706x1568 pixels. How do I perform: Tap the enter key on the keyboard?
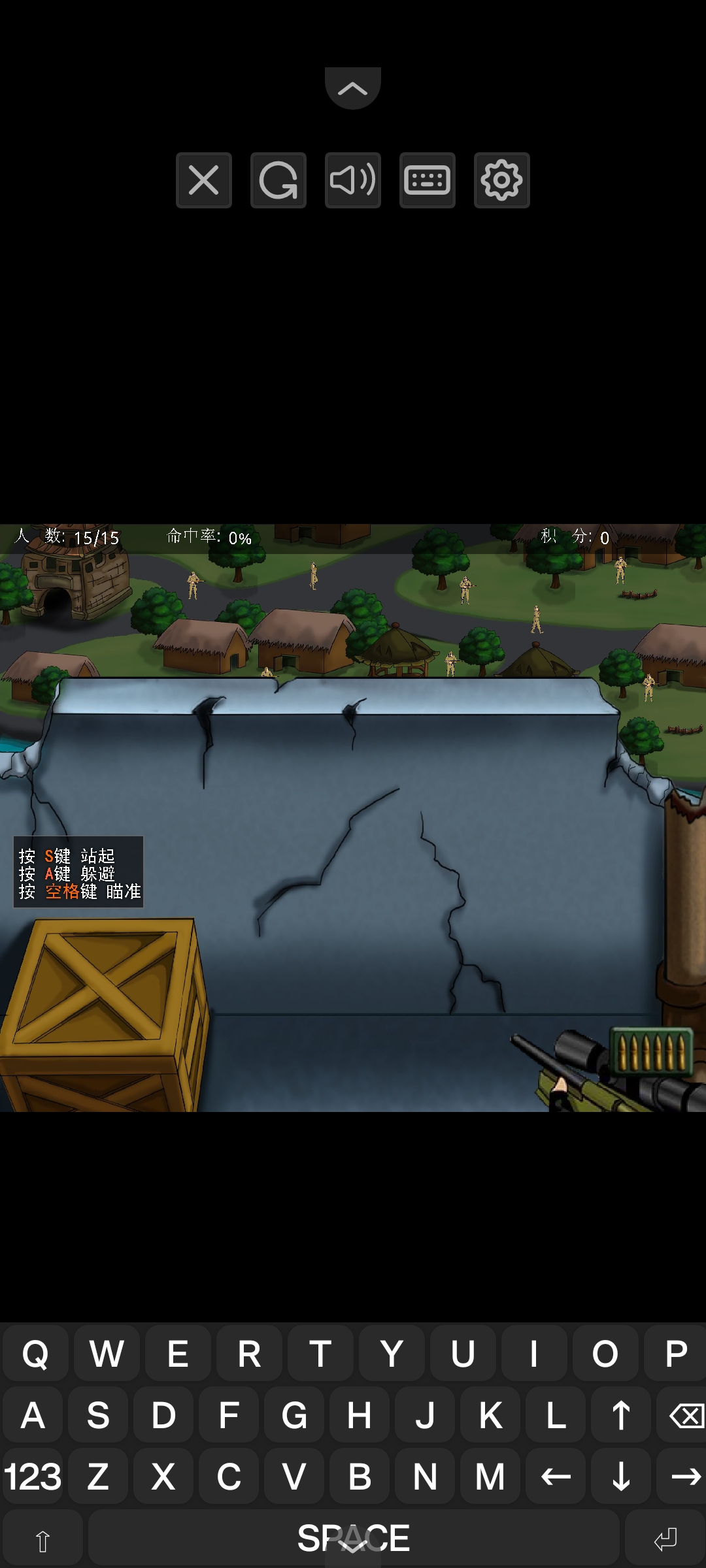[x=665, y=1539]
